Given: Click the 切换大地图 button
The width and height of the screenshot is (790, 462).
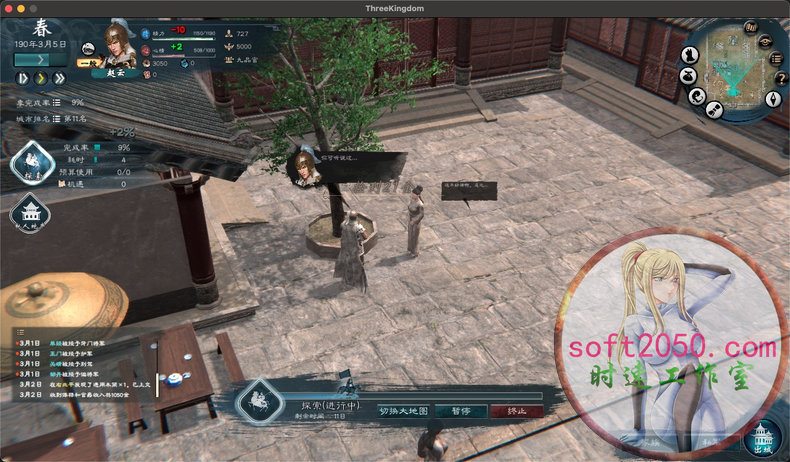Looking at the screenshot, I should tap(403, 411).
